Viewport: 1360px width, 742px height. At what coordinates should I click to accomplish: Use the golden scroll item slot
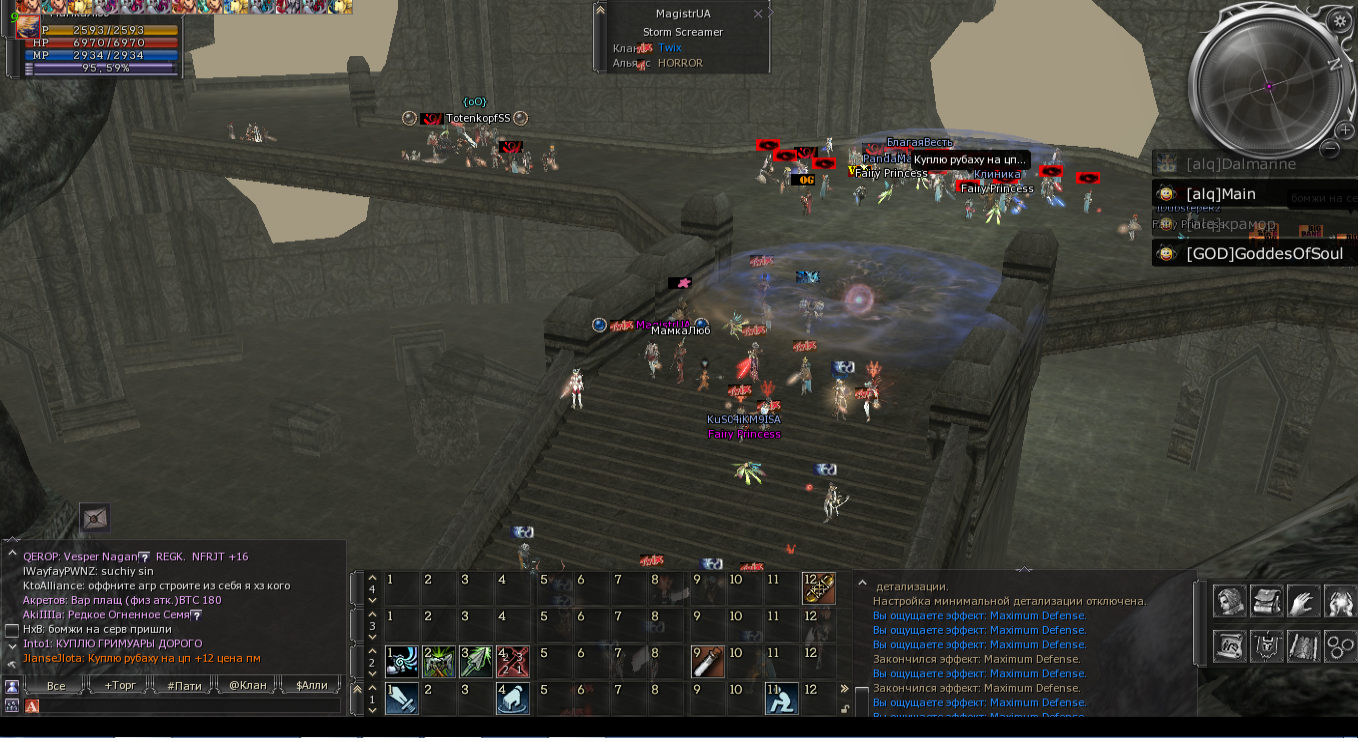coord(818,588)
